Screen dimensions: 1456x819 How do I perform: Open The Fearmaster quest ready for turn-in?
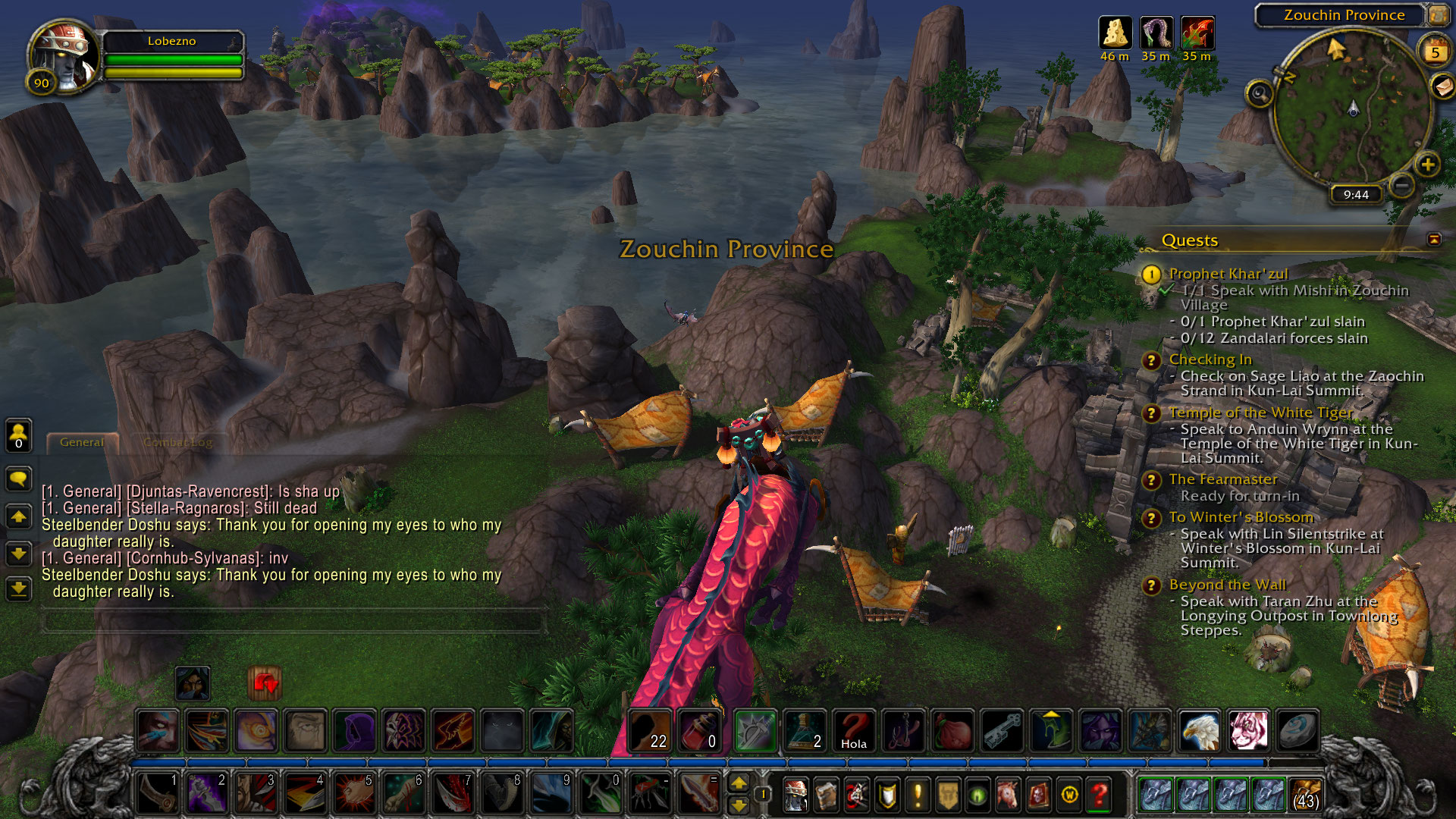pyautogui.click(x=1222, y=479)
